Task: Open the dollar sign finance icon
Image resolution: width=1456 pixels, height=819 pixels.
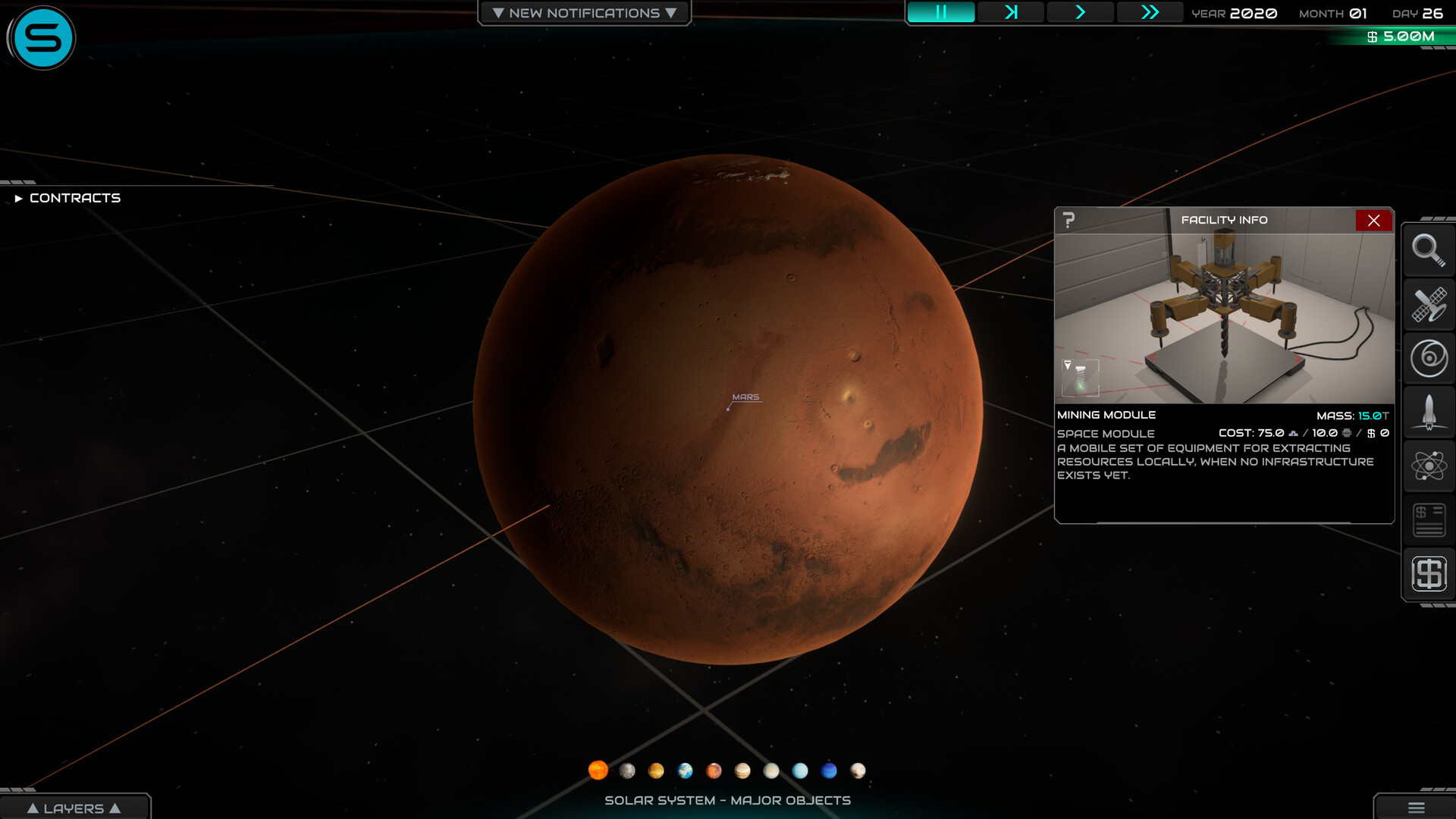Action: [x=1428, y=573]
